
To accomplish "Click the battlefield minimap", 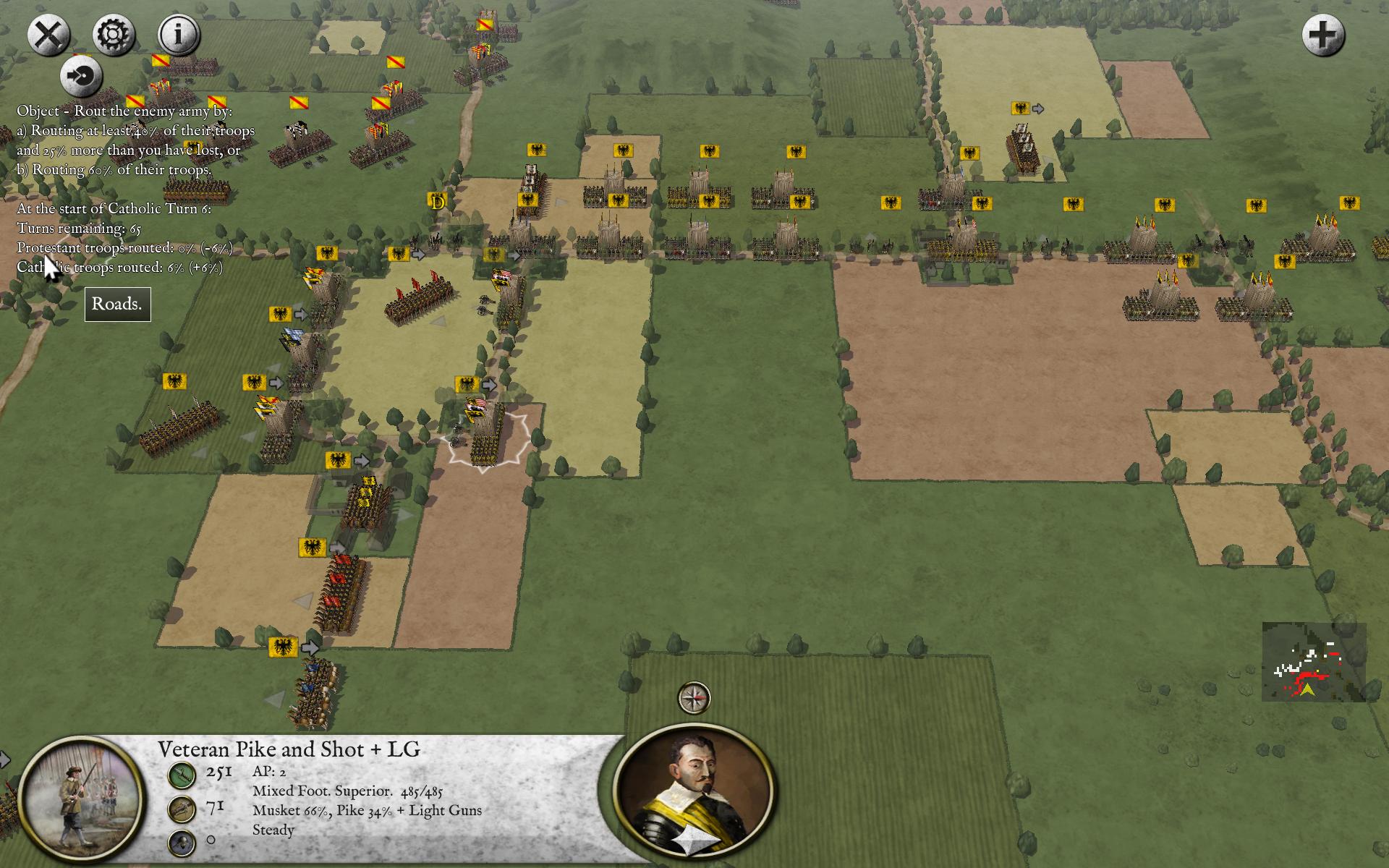I will pyautogui.click(x=1314, y=661).
